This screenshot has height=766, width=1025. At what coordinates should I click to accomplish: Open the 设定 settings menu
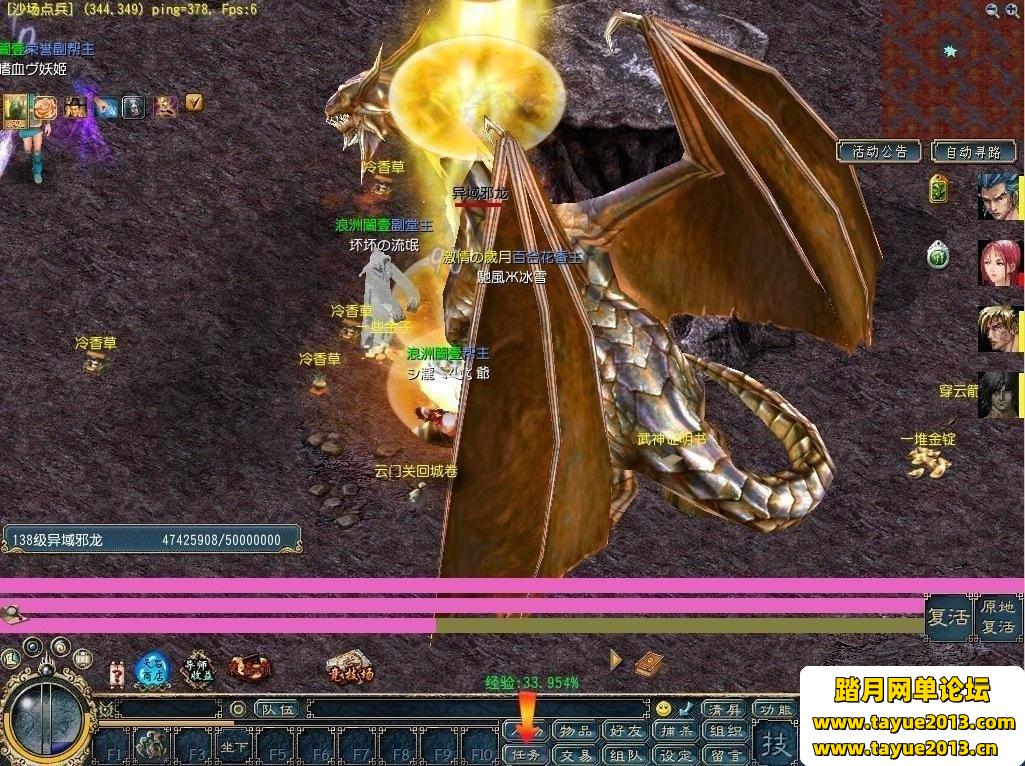pos(677,755)
